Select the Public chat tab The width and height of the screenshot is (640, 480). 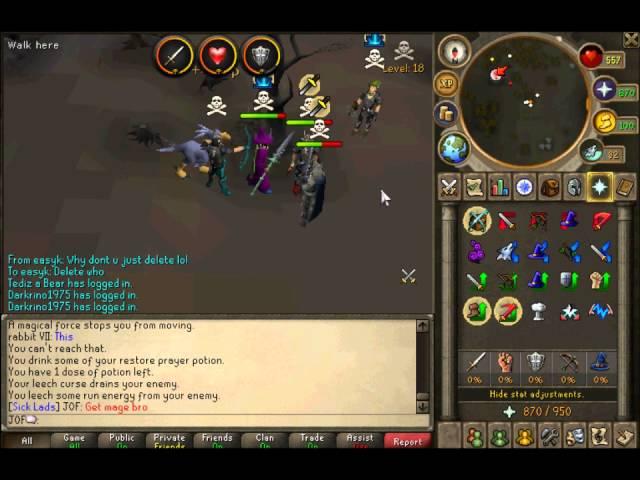point(121,440)
